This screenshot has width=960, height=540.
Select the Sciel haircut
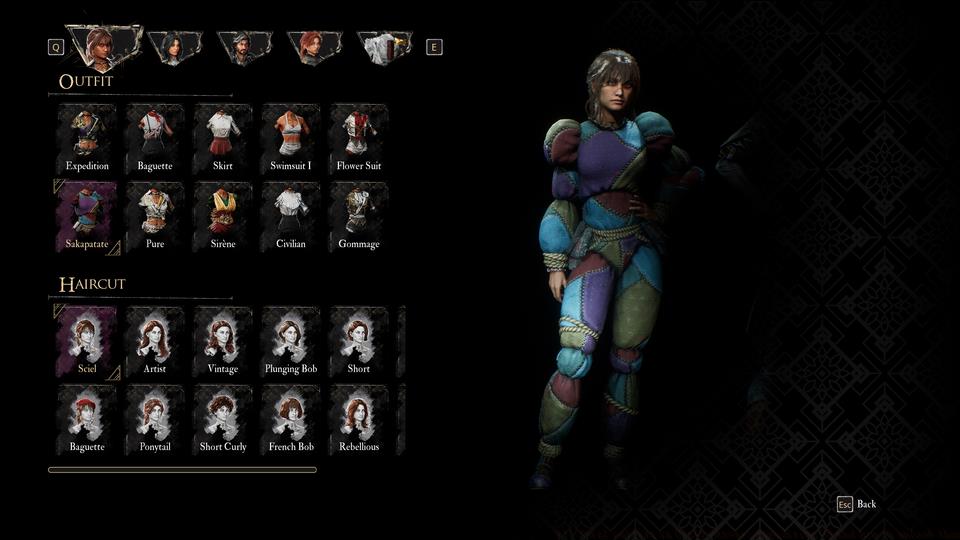(87, 340)
